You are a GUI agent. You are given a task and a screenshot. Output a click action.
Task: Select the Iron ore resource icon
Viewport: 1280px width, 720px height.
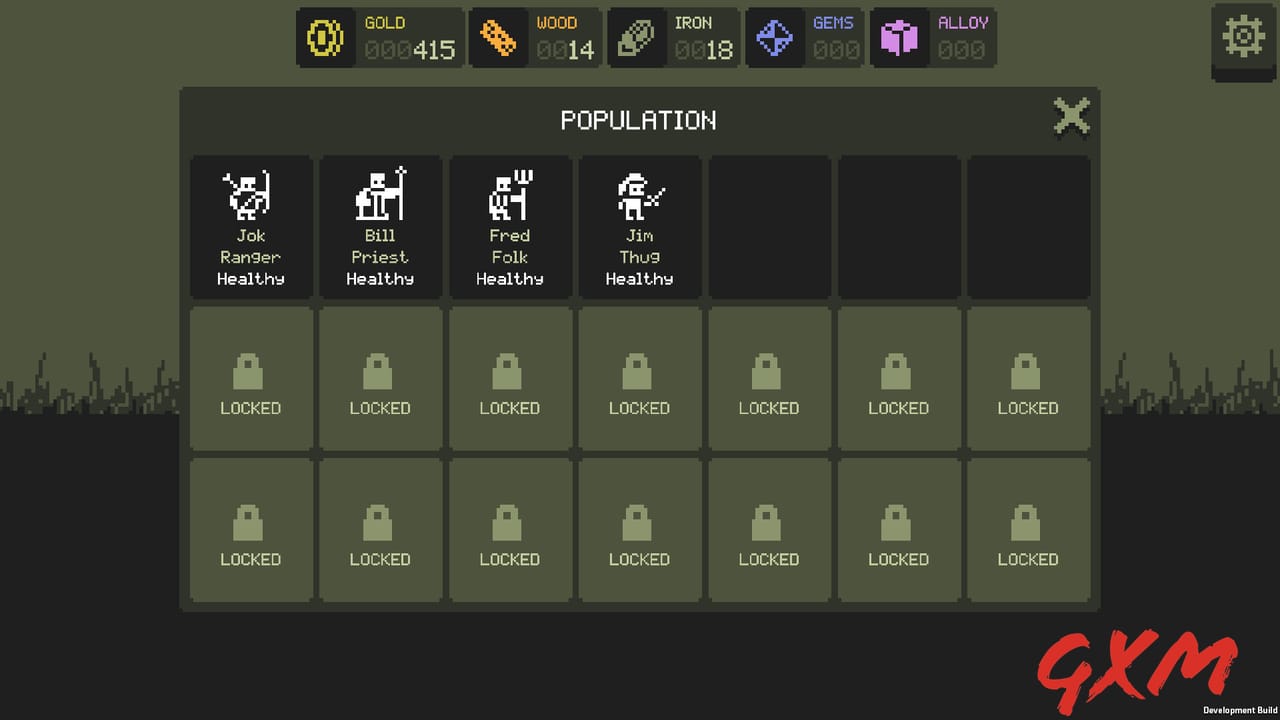pyautogui.click(x=636, y=38)
